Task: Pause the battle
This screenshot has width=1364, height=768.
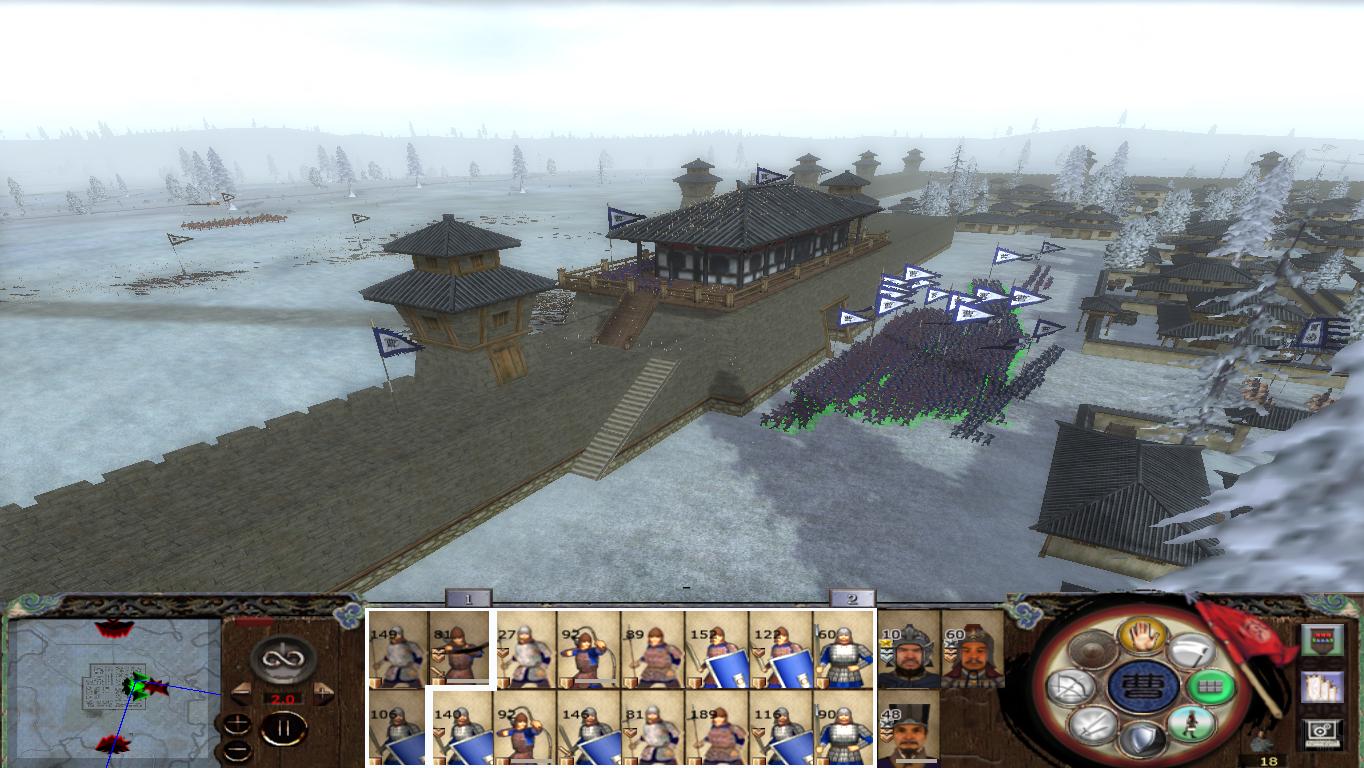Action: [x=284, y=726]
